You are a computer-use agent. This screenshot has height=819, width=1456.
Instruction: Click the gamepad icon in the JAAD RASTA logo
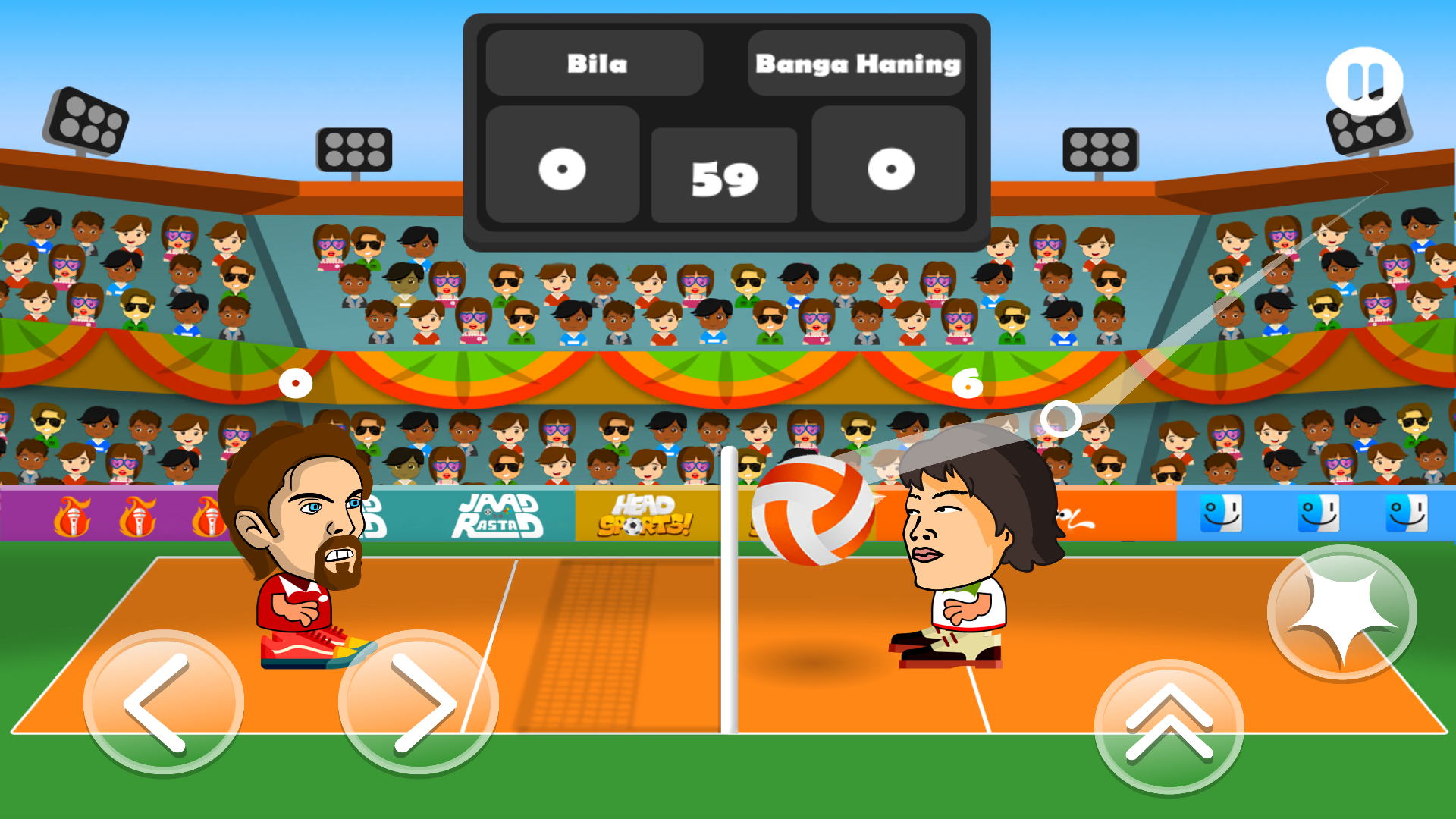click(498, 513)
